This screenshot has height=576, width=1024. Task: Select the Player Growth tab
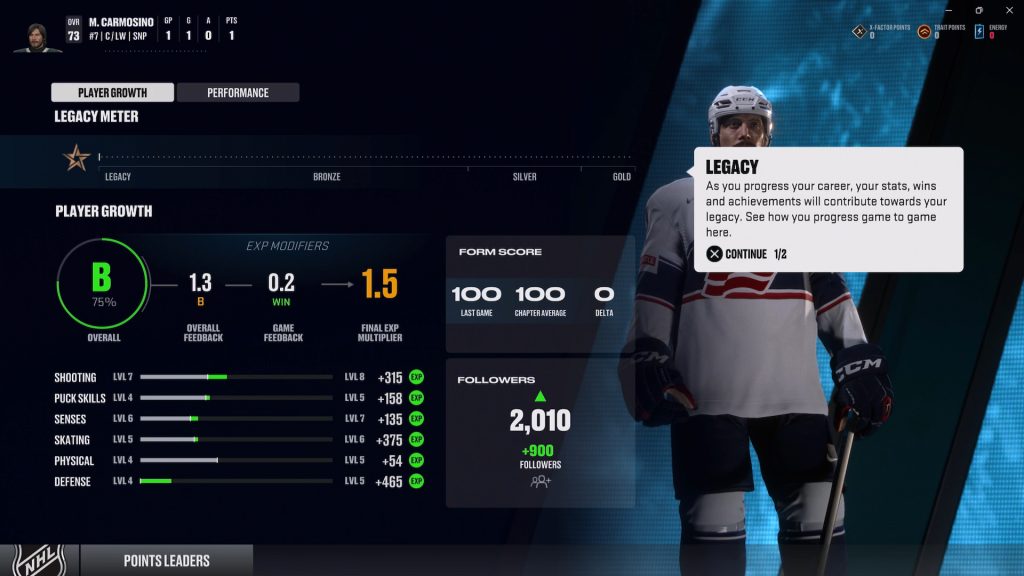pos(113,93)
